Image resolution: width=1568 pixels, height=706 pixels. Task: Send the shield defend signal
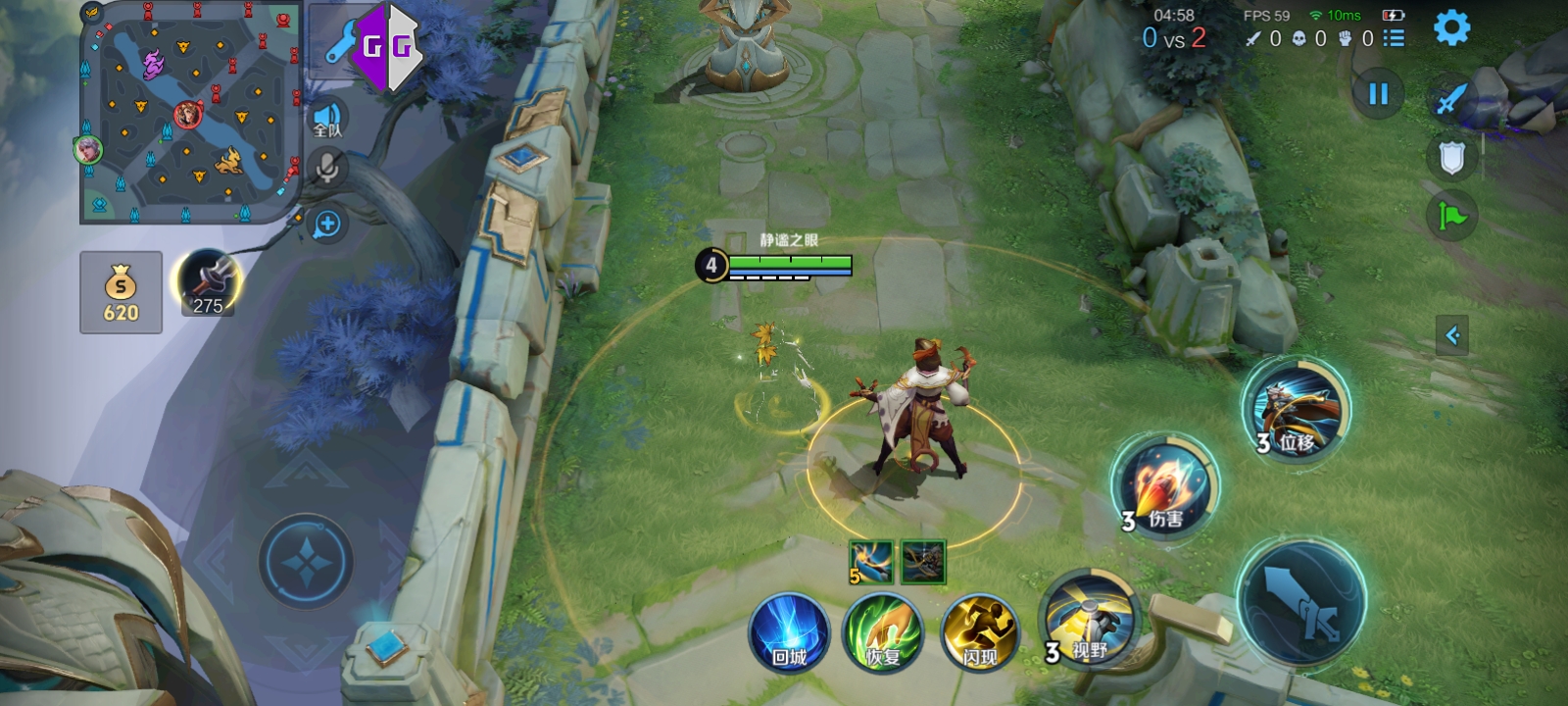click(1451, 157)
